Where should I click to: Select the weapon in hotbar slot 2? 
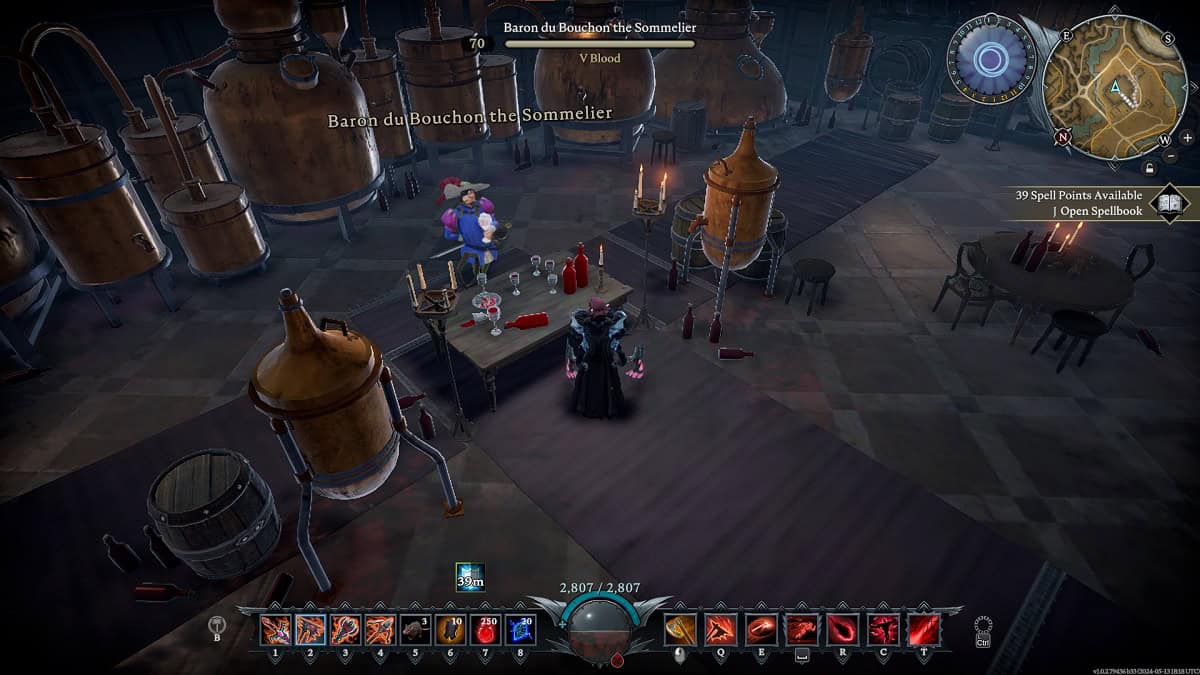[310, 629]
